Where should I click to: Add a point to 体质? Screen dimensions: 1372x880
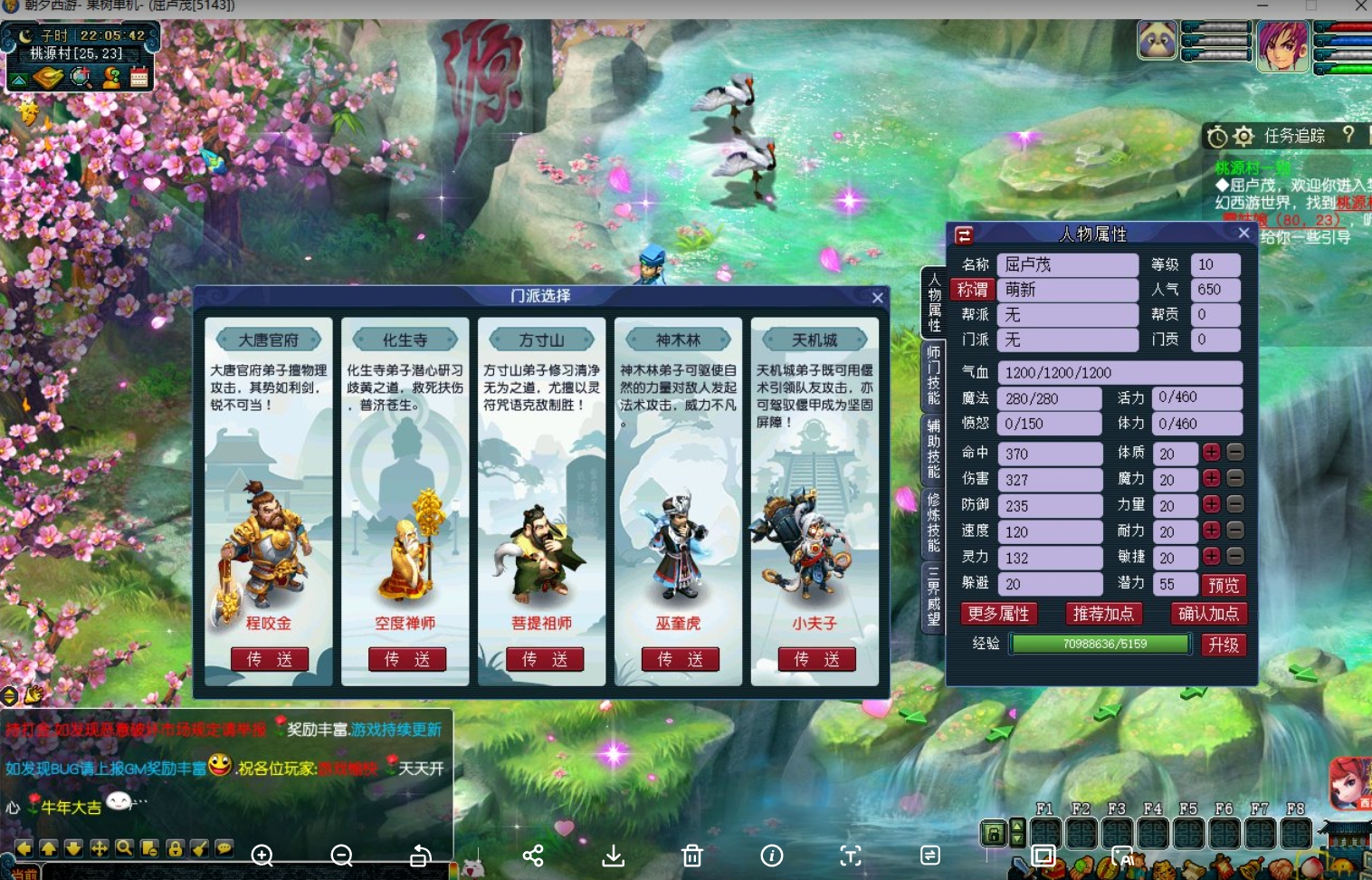coord(1212,453)
